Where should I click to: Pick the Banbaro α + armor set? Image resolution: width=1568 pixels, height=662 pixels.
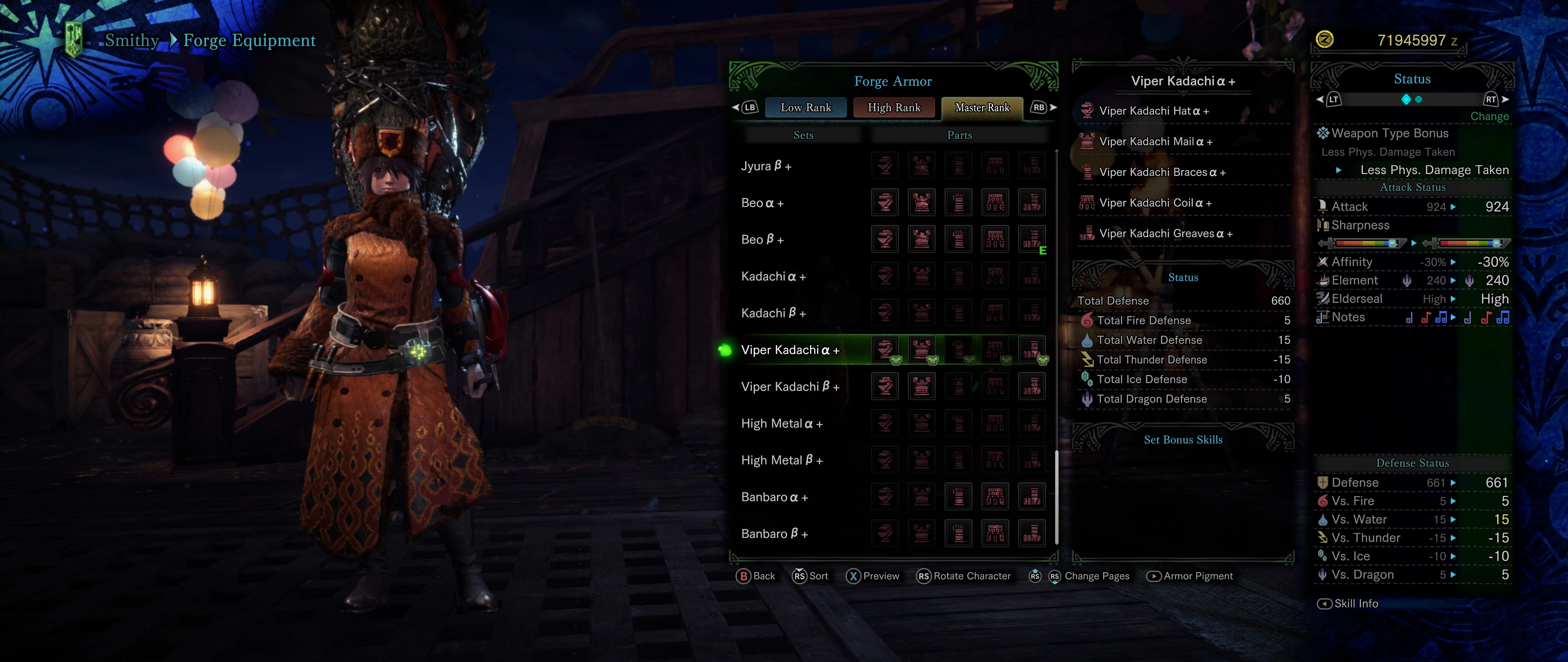point(774,497)
